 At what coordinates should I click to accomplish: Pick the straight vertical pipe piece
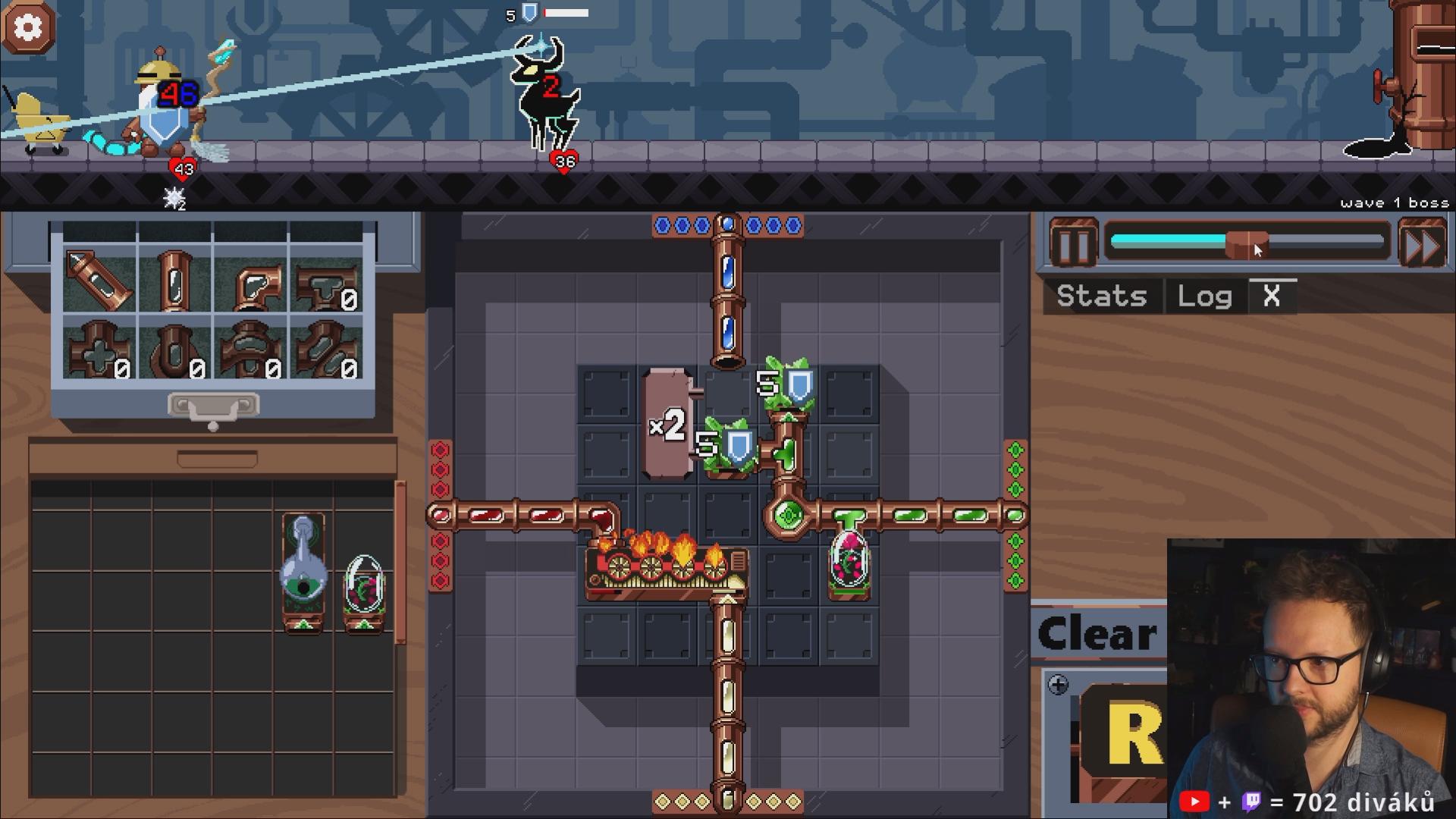click(x=175, y=279)
